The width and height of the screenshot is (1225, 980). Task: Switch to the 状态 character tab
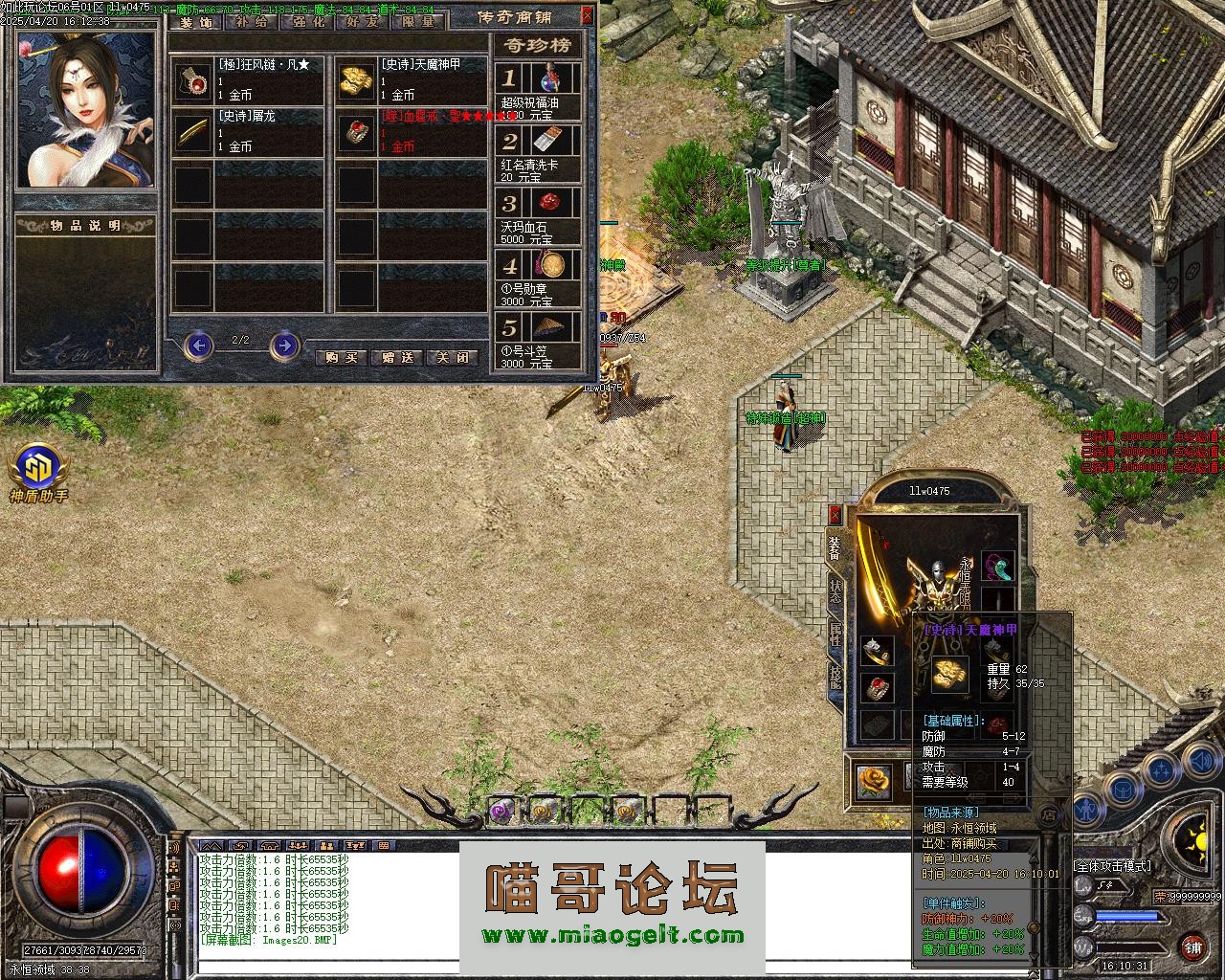835,590
